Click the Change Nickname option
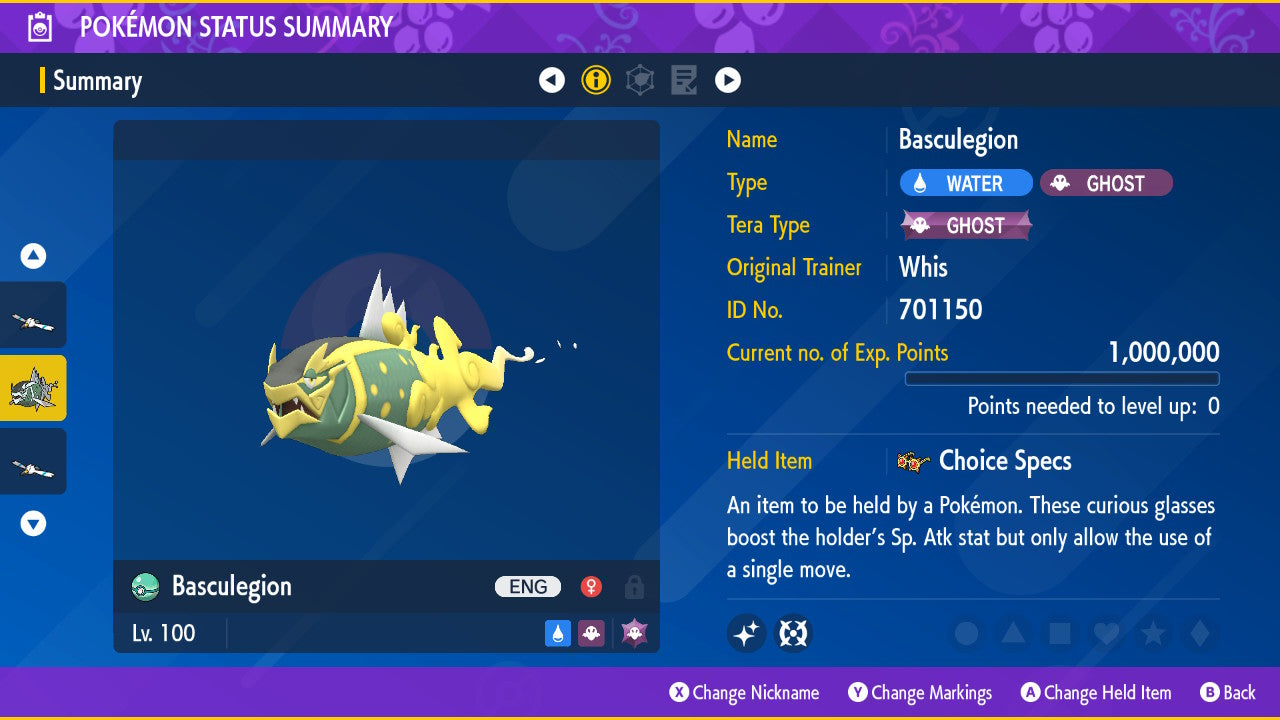This screenshot has height=720, width=1280. (x=744, y=692)
